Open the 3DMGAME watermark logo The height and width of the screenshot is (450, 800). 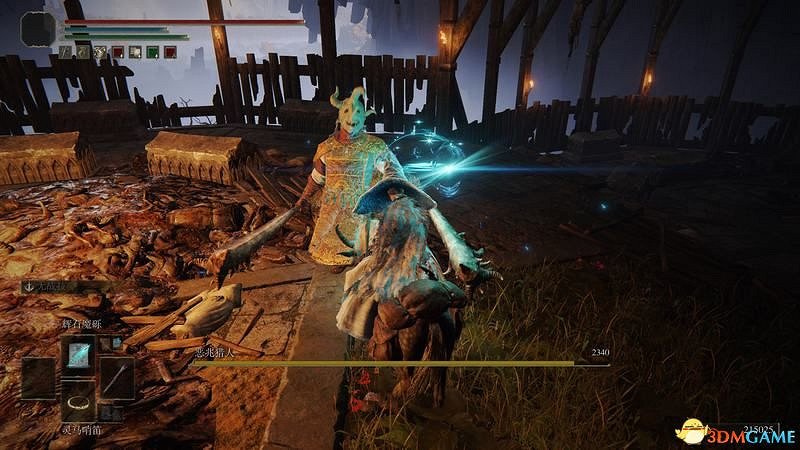735,431
